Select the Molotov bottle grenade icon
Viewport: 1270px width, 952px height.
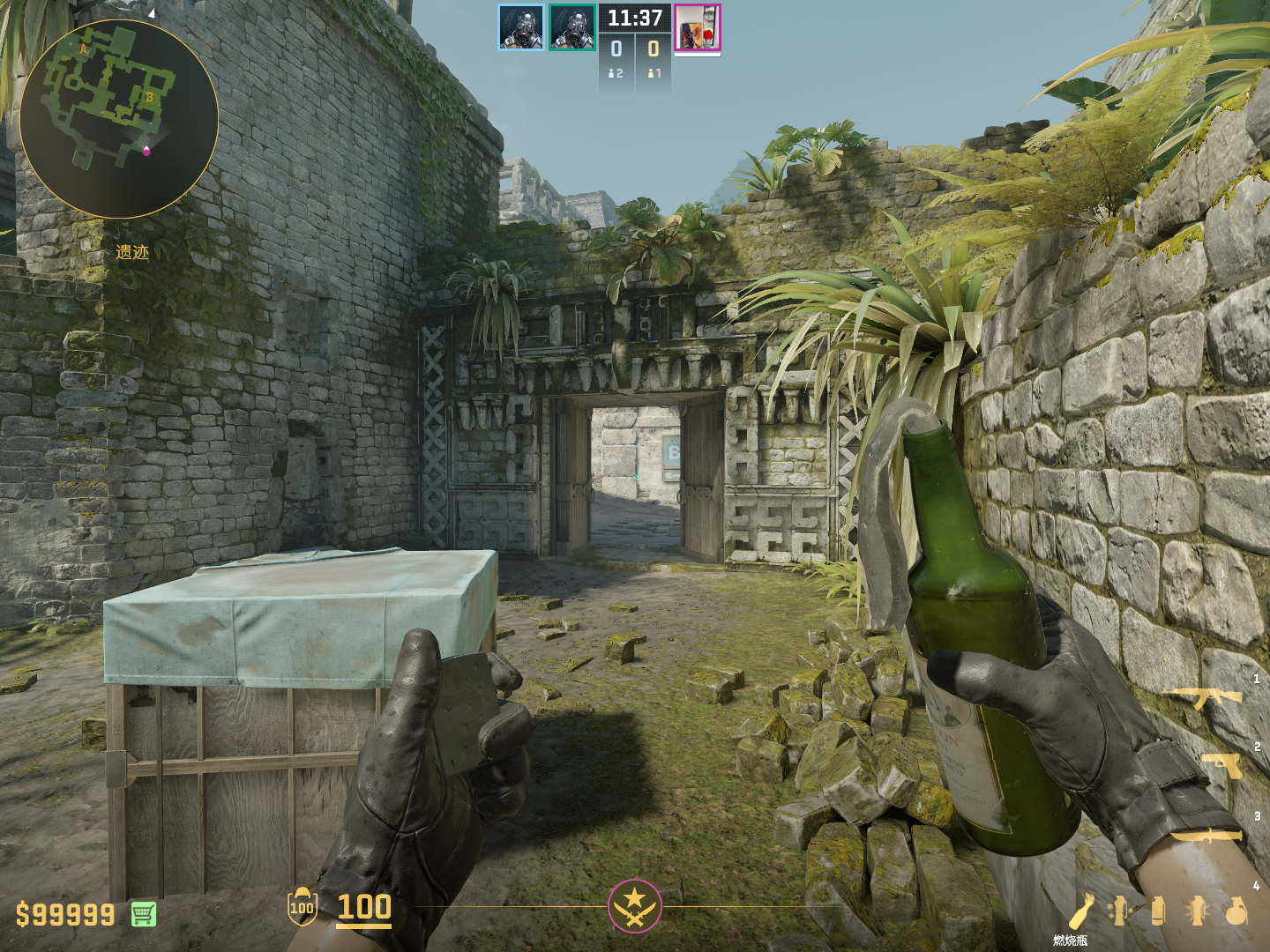pyautogui.click(x=1082, y=911)
